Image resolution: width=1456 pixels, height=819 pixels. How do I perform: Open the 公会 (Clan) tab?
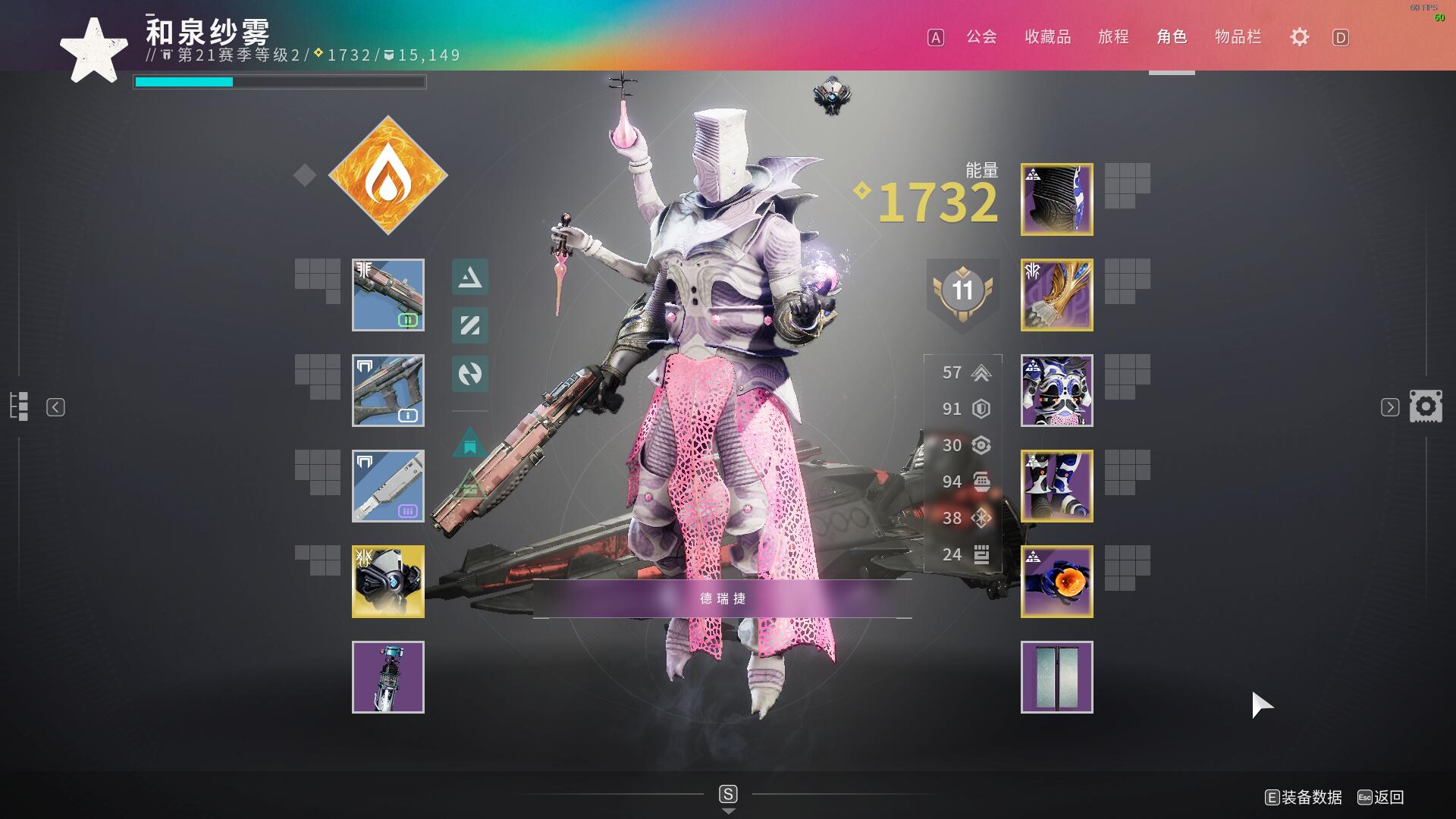(x=981, y=37)
